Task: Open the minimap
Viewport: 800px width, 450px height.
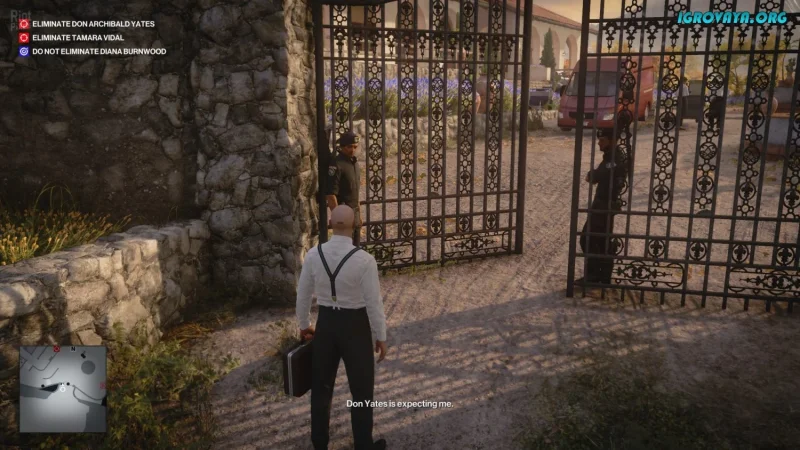Action: [x=63, y=389]
